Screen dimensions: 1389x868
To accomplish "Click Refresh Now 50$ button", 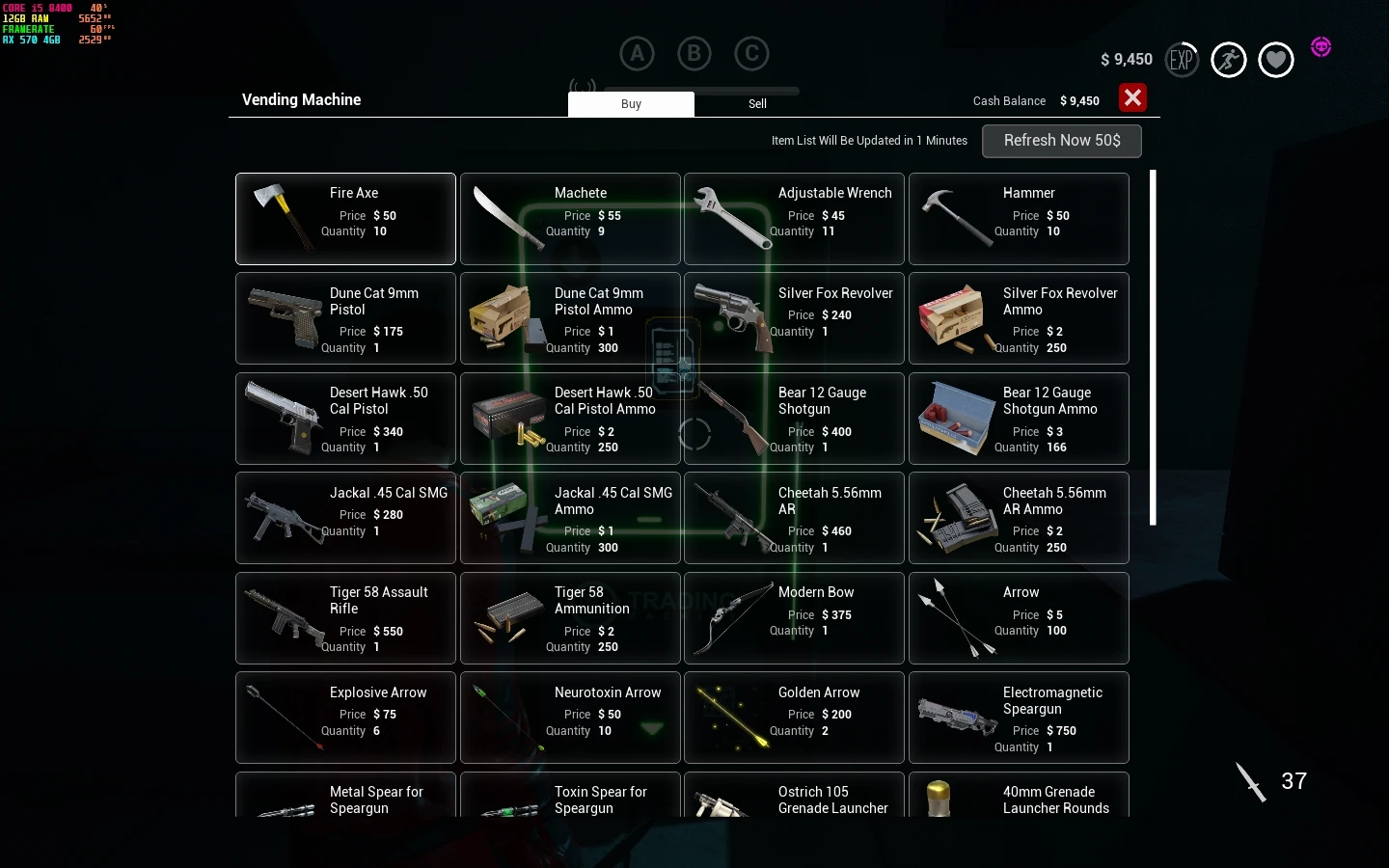I will click(x=1061, y=141).
